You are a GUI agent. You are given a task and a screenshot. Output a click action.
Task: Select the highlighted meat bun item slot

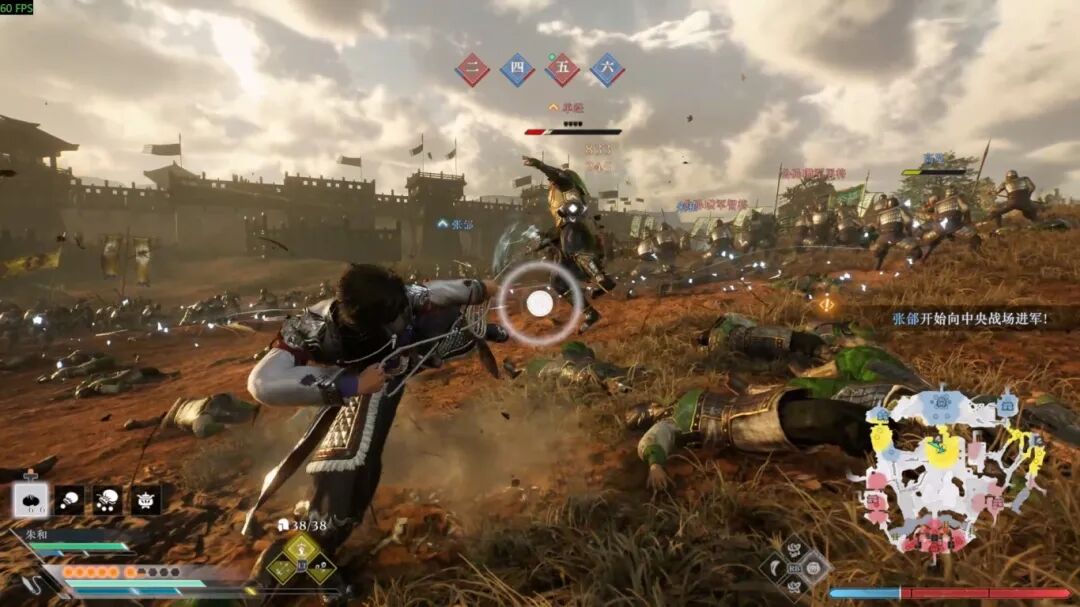pos(30,499)
